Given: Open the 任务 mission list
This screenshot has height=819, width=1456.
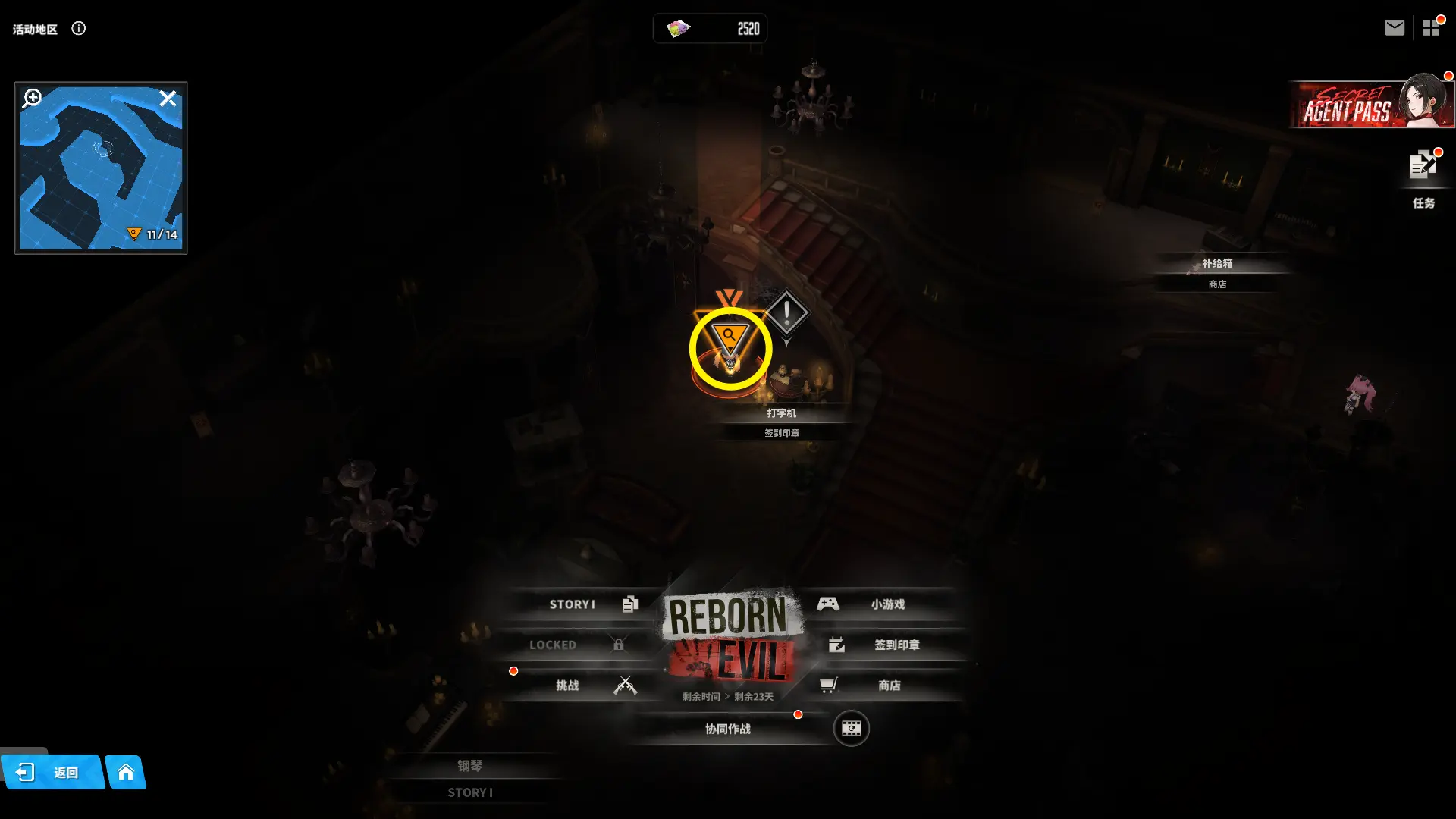Looking at the screenshot, I should click(1423, 177).
